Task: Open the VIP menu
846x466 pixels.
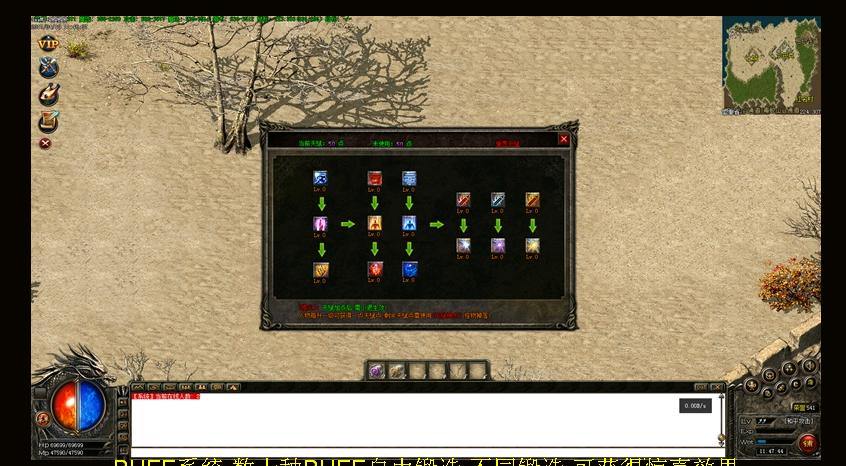Action: tap(48, 44)
